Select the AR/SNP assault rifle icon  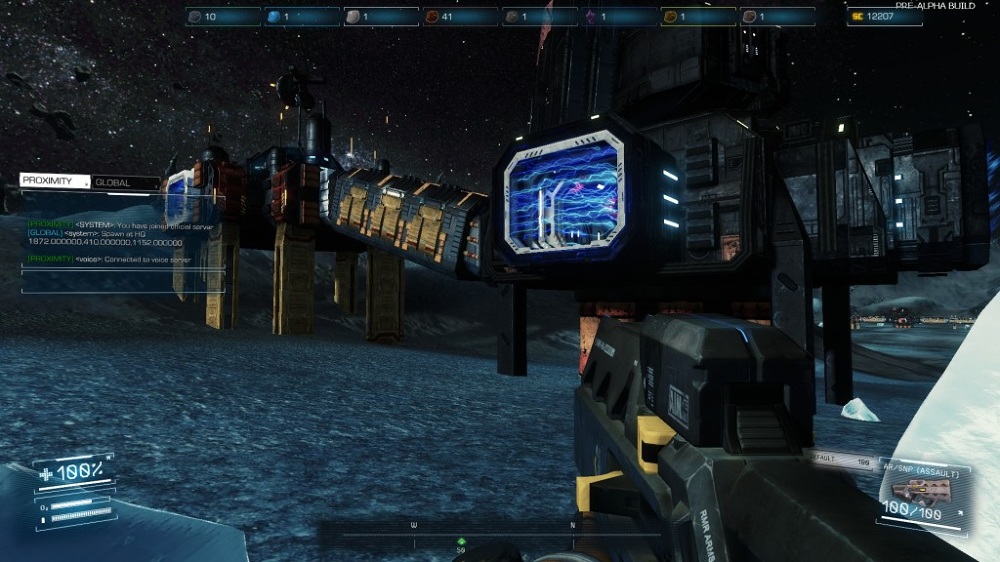pos(910,490)
